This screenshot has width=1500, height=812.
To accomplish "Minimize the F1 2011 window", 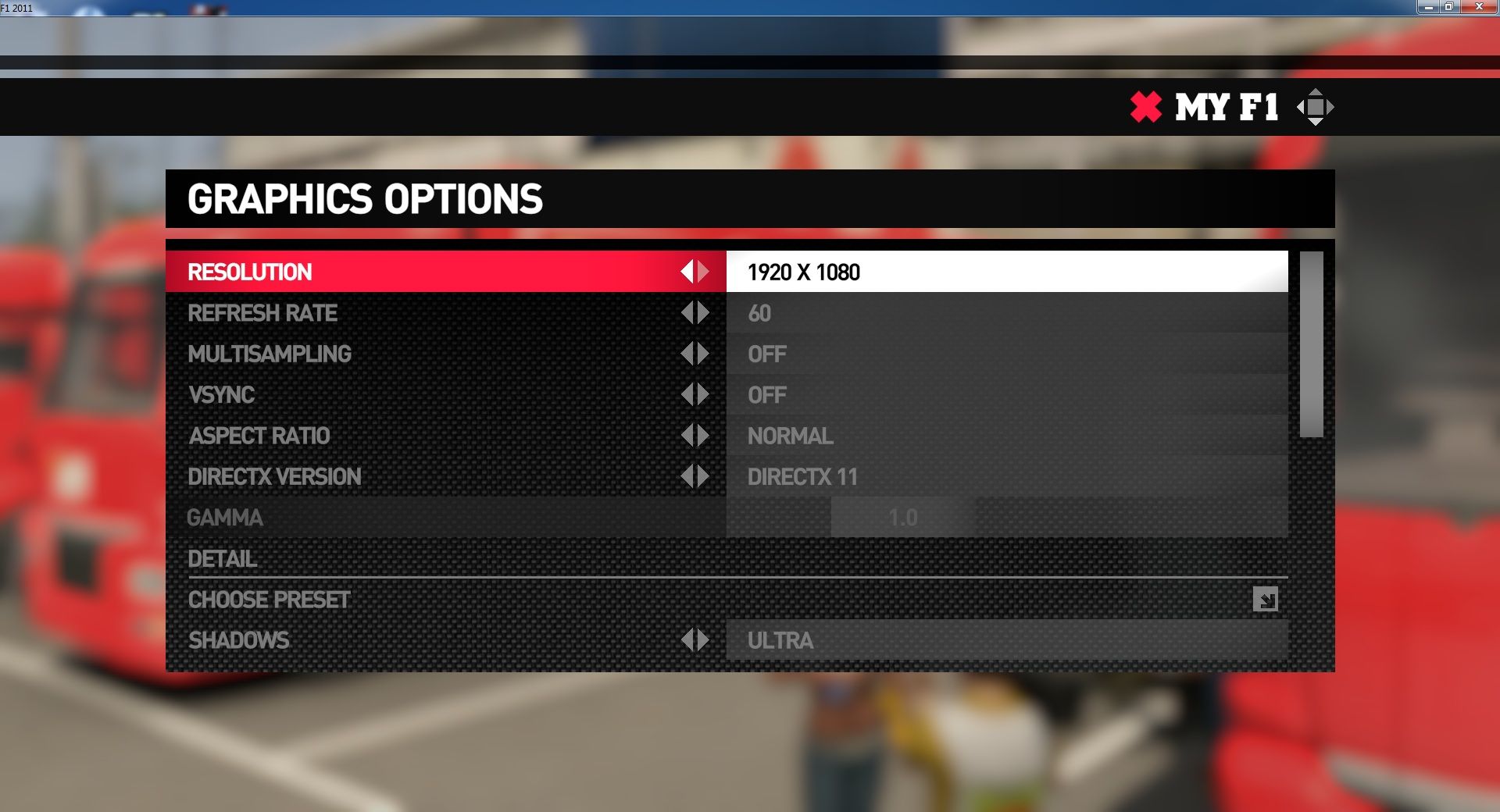I will pos(1428,7).
